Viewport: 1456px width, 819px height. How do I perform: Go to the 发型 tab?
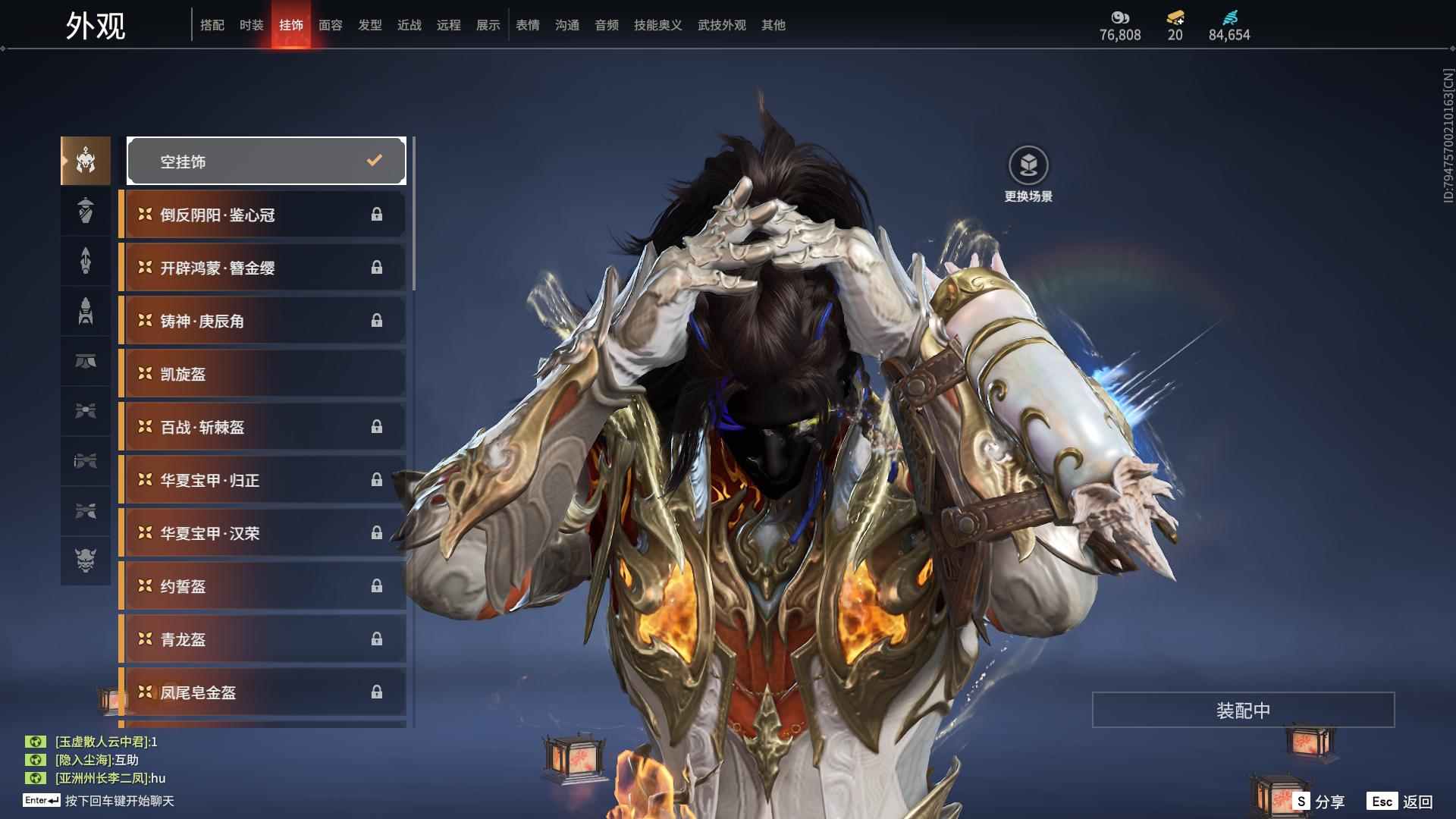pos(369,25)
